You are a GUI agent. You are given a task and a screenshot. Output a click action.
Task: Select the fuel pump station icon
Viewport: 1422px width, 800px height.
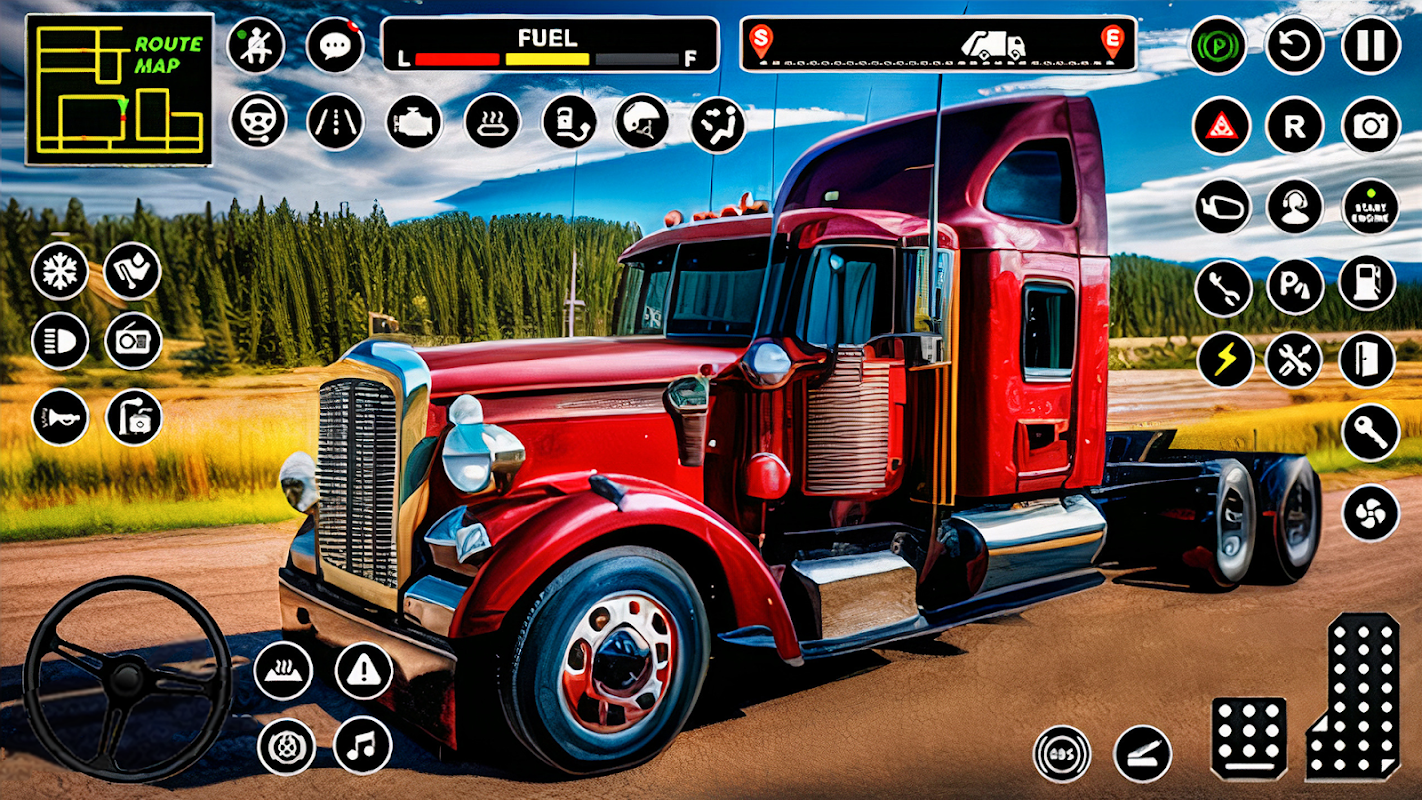point(1367,284)
